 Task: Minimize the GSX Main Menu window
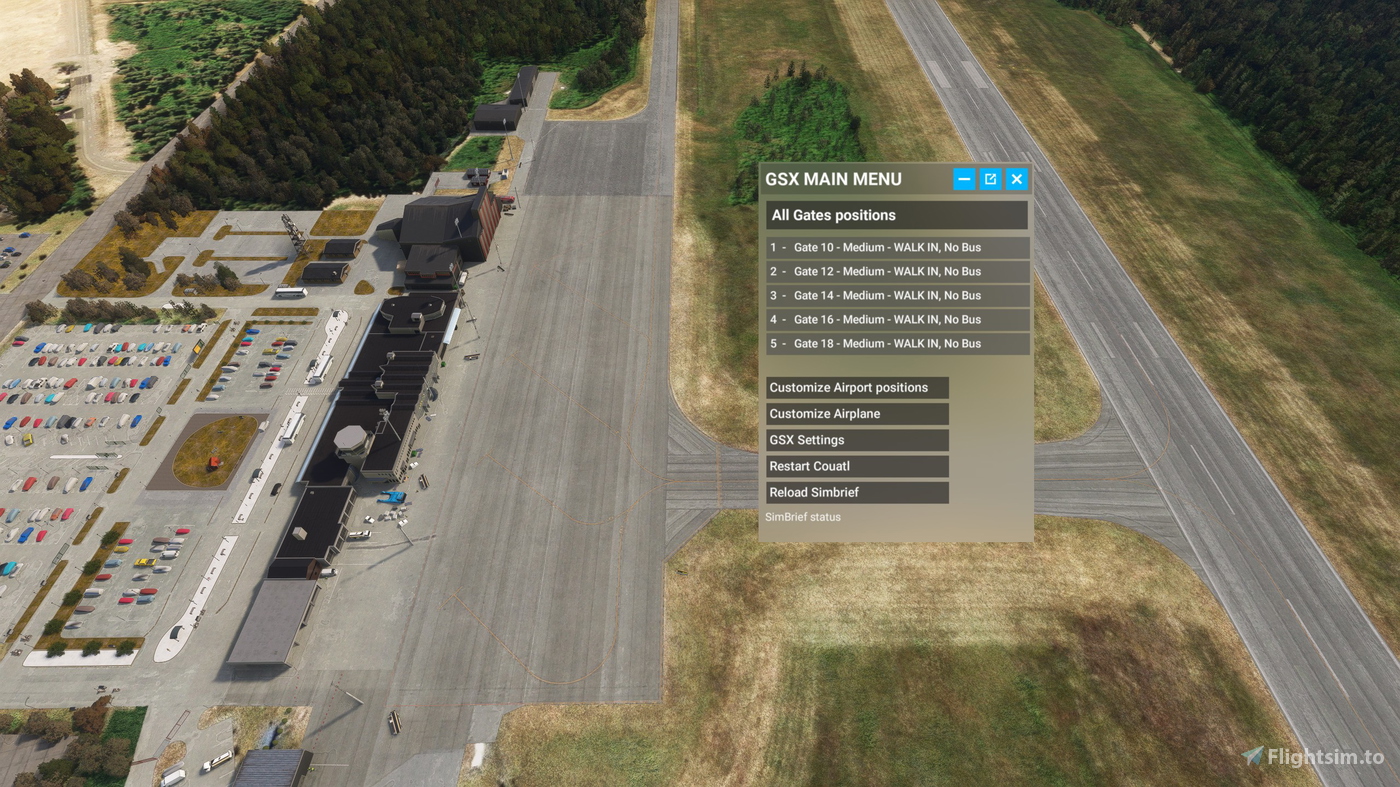[x=962, y=178]
